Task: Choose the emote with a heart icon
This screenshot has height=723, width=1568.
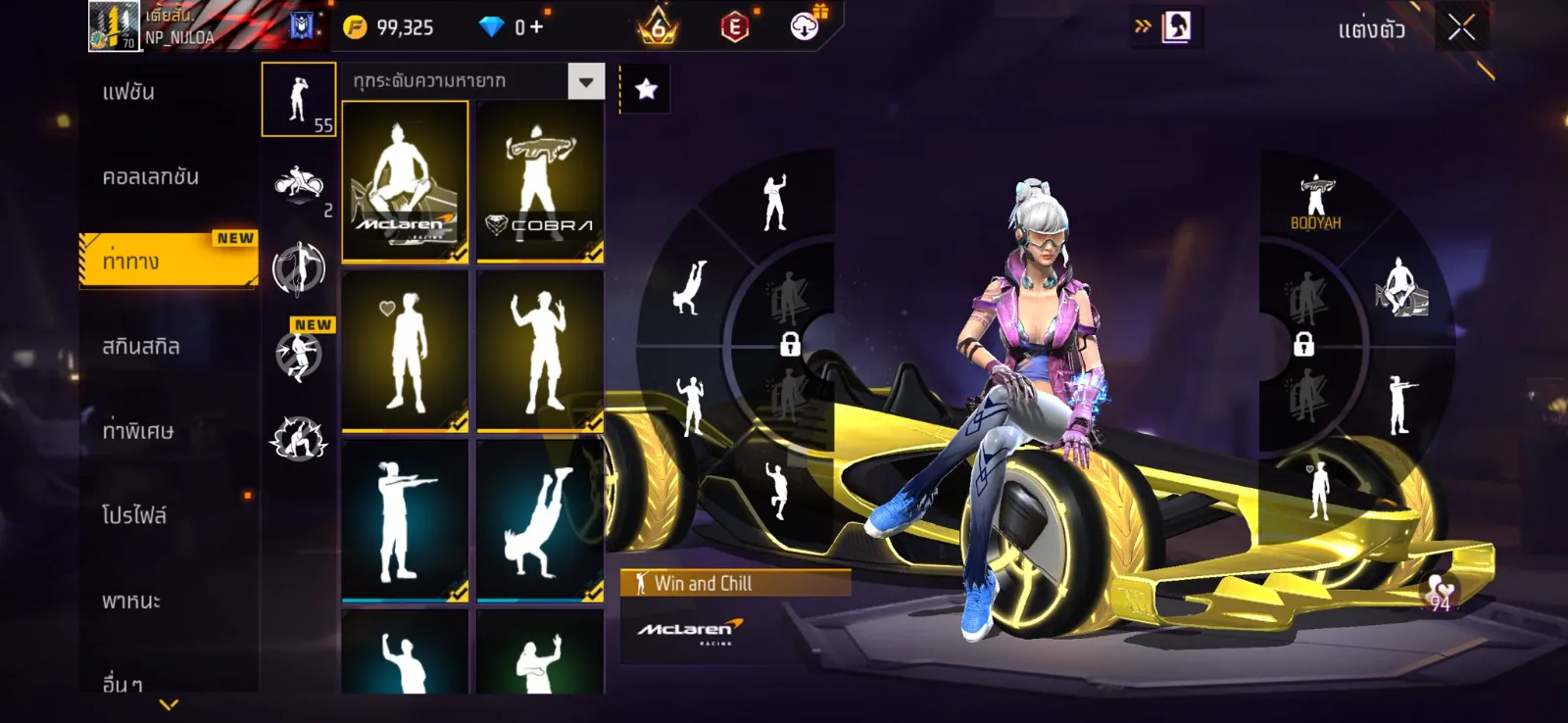Action: (x=405, y=351)
